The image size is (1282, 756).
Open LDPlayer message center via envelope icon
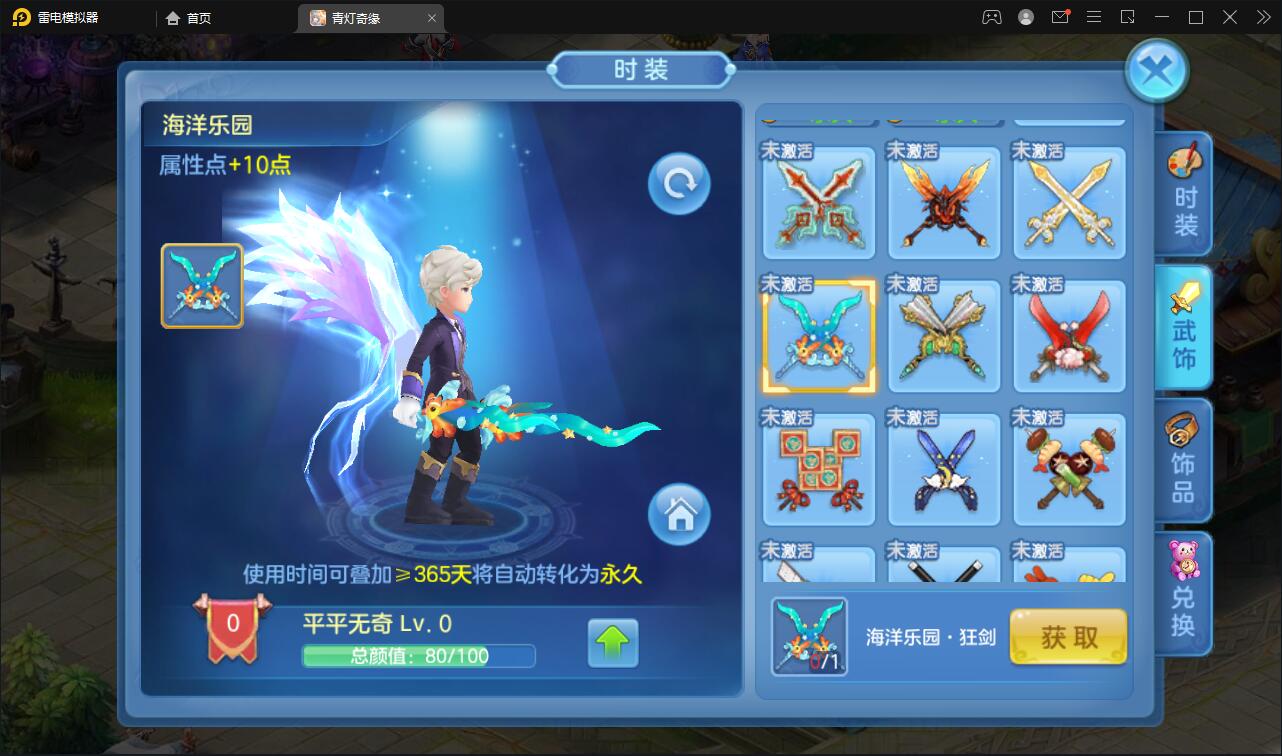[x=1060, y=17]
